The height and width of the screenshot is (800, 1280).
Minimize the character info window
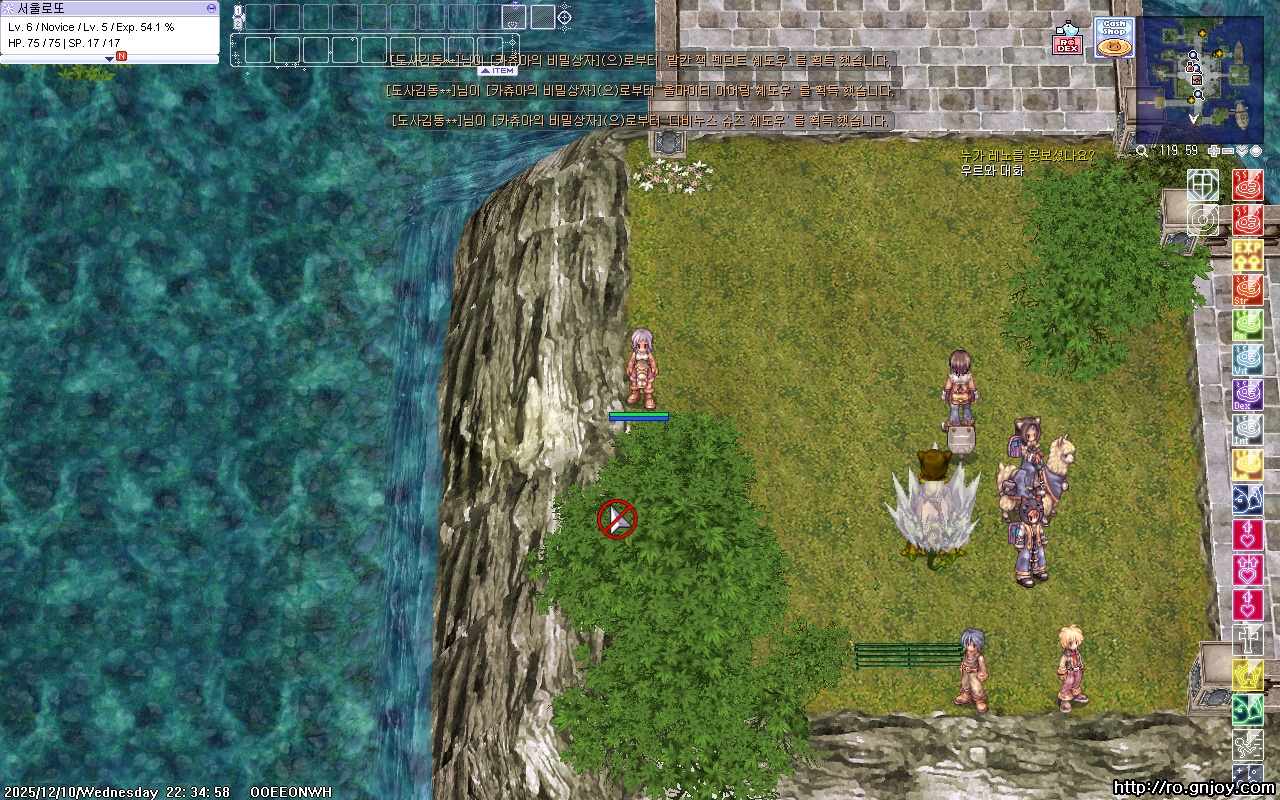click(211, 8)
